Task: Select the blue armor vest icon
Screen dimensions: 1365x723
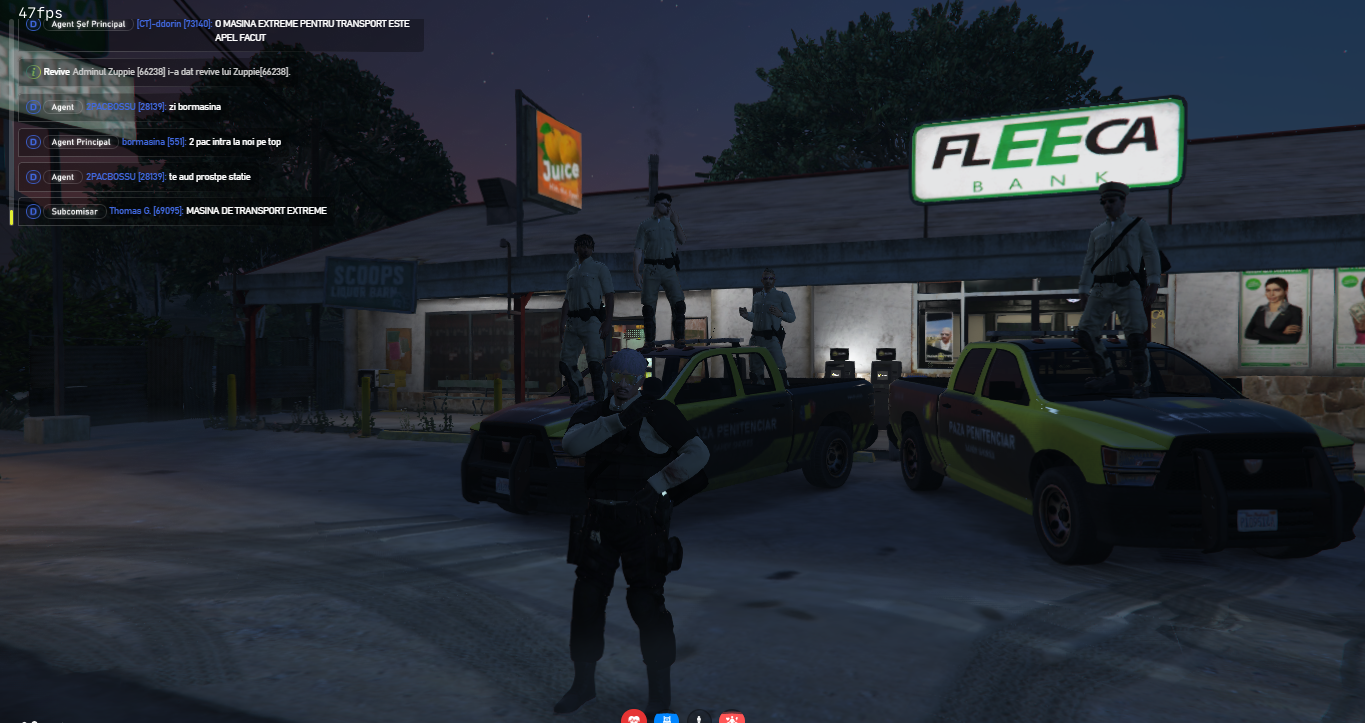Action: pos(667,717)
